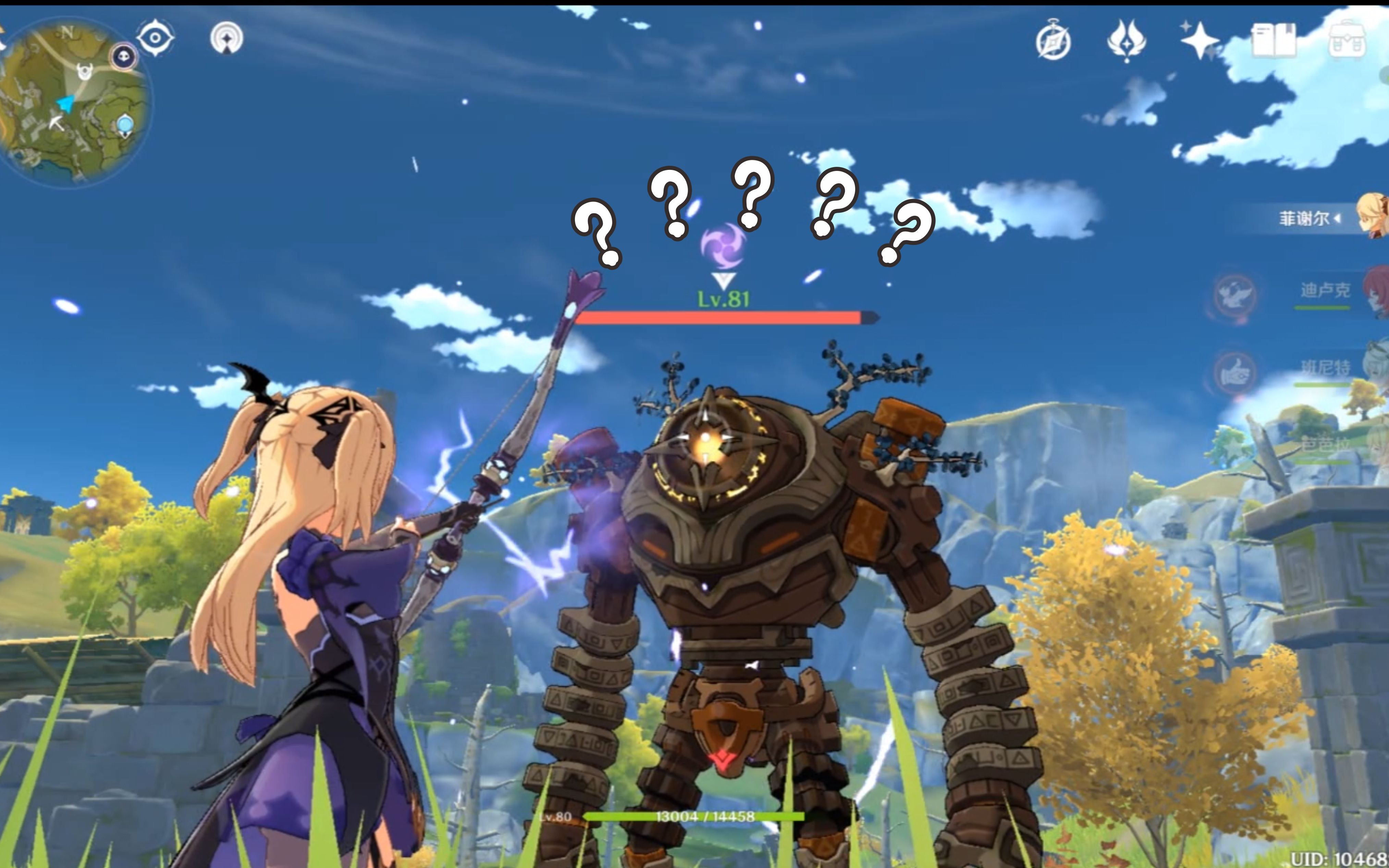Open the Inventory backpack icon
The image size is (1389, 868).
click(1347, 40)
